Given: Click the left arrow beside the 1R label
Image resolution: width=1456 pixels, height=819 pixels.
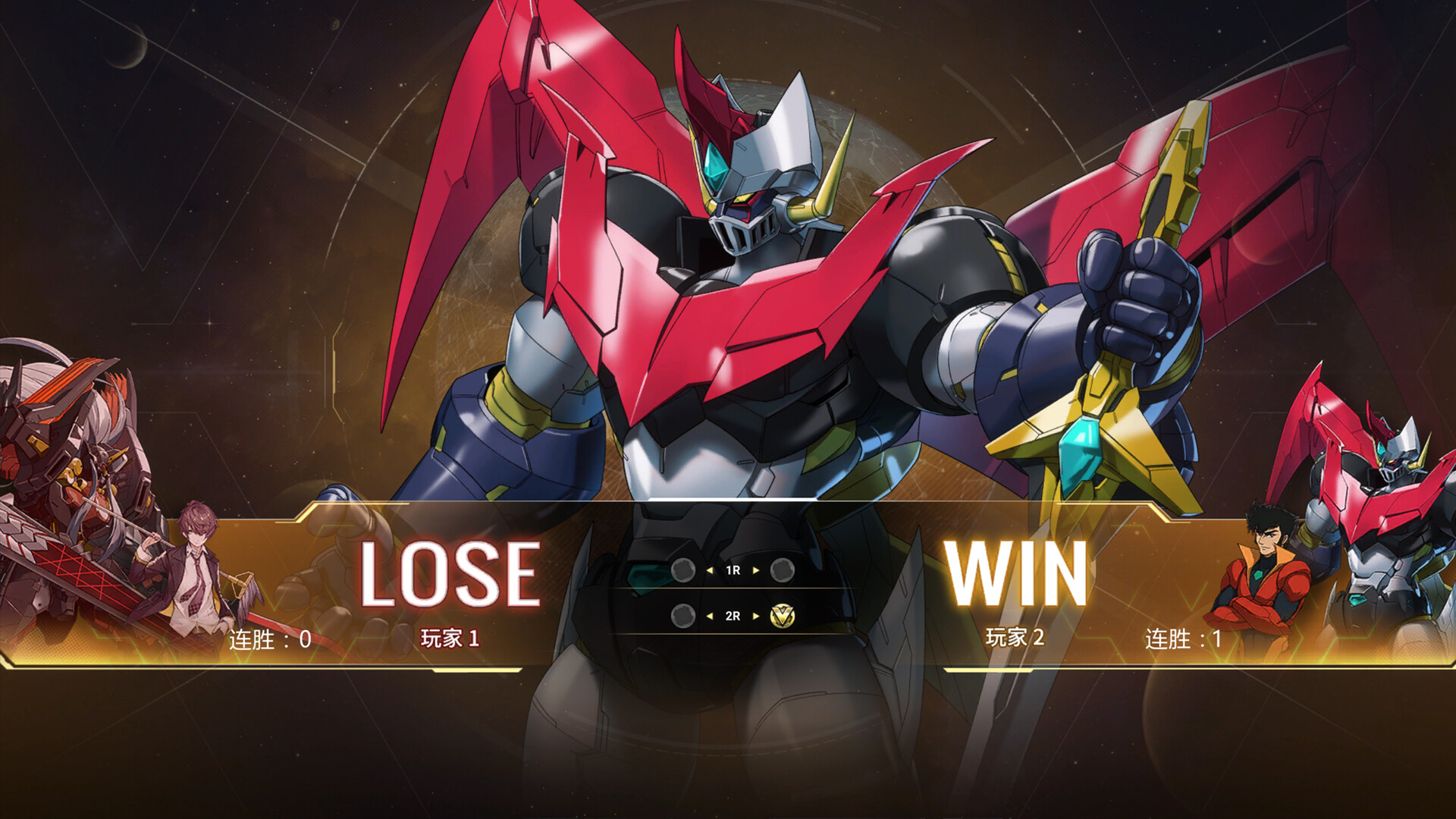Looking at the screenshot, I should 710,571.
